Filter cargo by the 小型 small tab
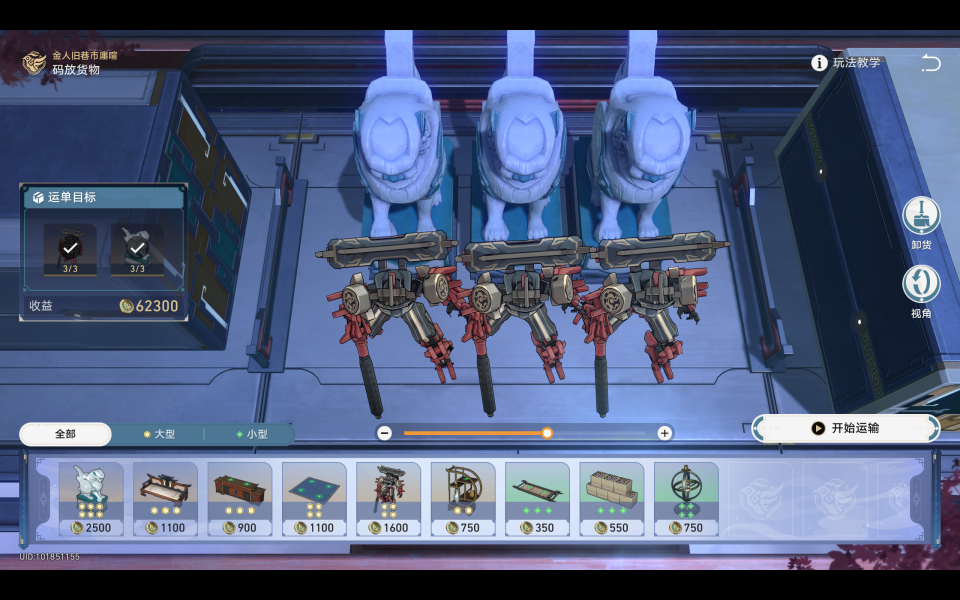The width and height of the screenshot is (960, 600). tap(250, 434)
